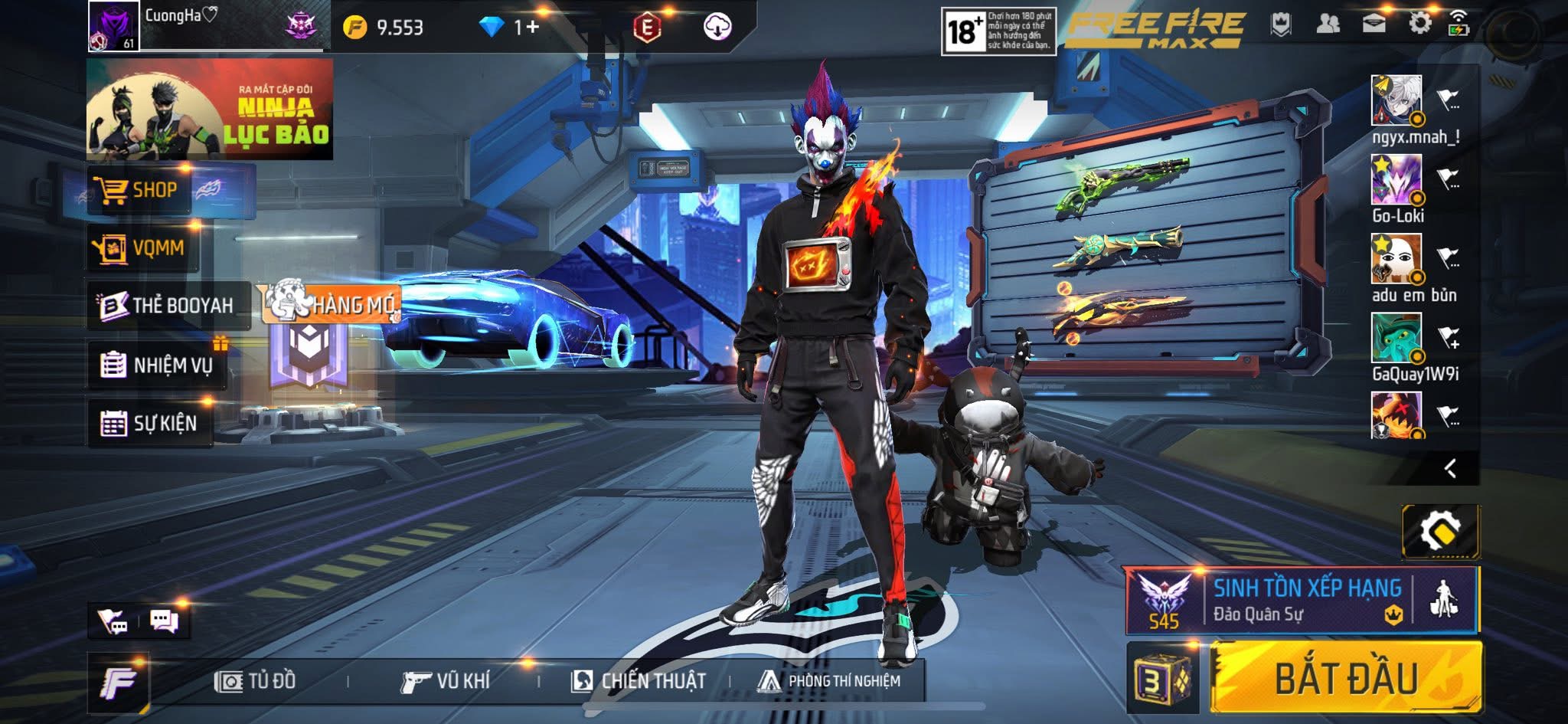Open the friends list icon
This screenshot has width=1568, height=724.
(1328, 24)
